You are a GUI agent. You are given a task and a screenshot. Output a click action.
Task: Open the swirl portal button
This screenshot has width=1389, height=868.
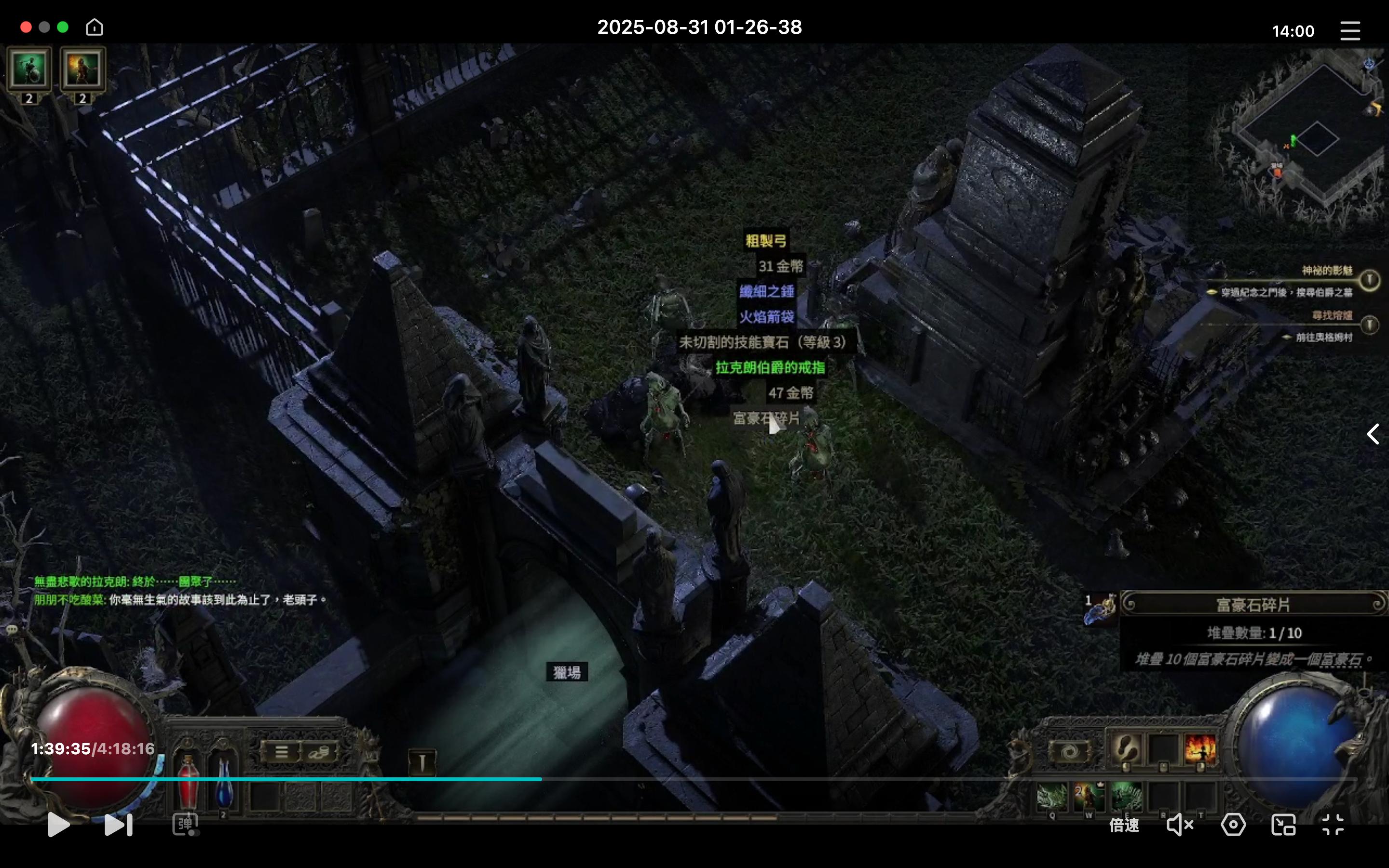(1069, 751)
